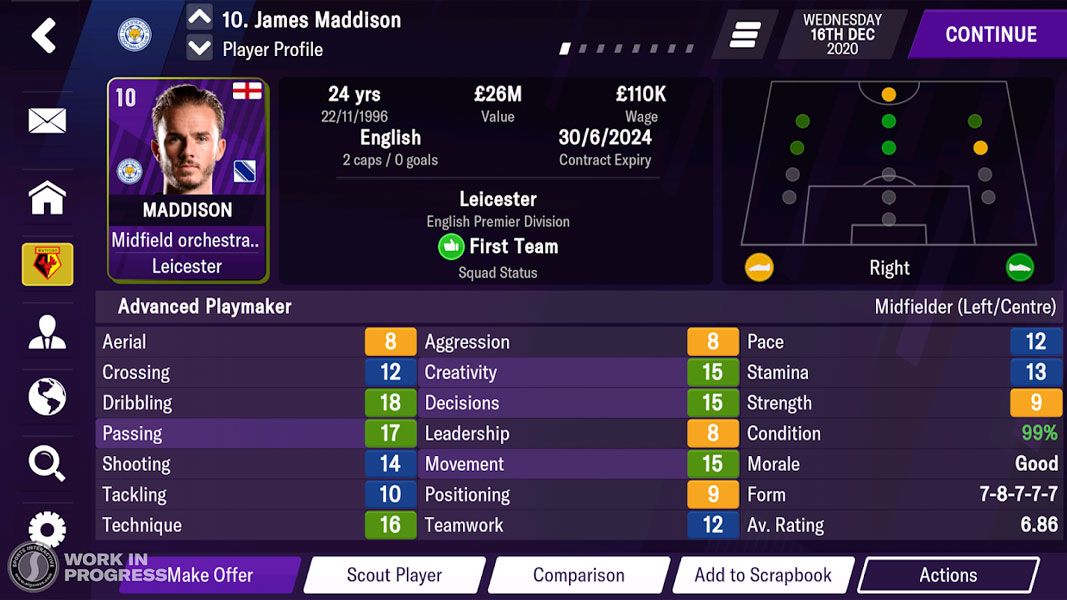Open the Watford club badge menu
1067x600 pixels.
point(47,264)
